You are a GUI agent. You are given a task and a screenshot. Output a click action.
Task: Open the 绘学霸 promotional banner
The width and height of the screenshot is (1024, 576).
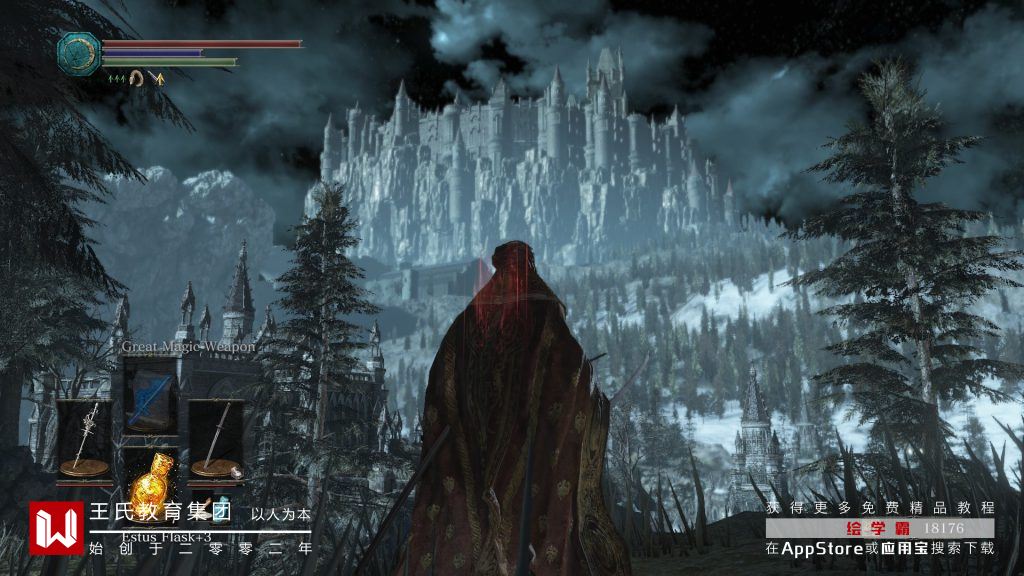[x=880, y=527]
